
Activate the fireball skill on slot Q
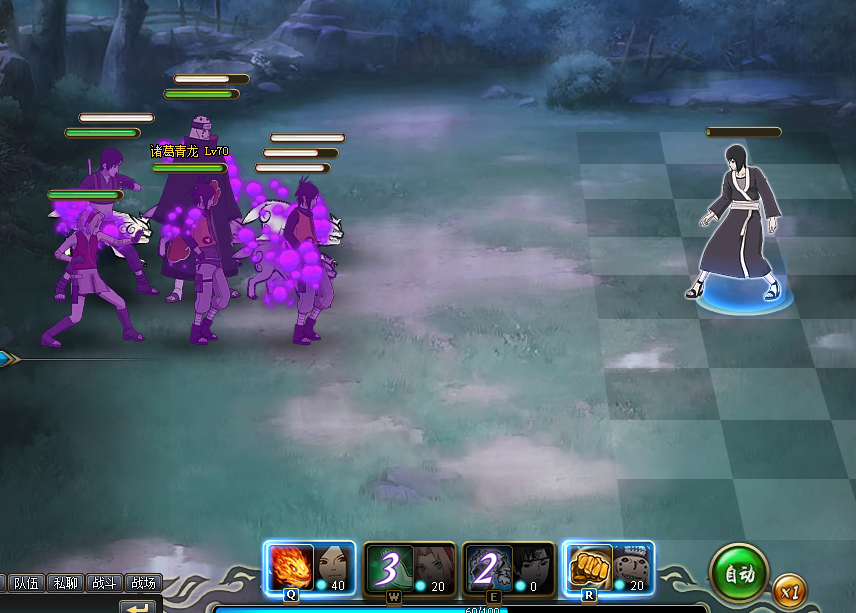(291, 568)
